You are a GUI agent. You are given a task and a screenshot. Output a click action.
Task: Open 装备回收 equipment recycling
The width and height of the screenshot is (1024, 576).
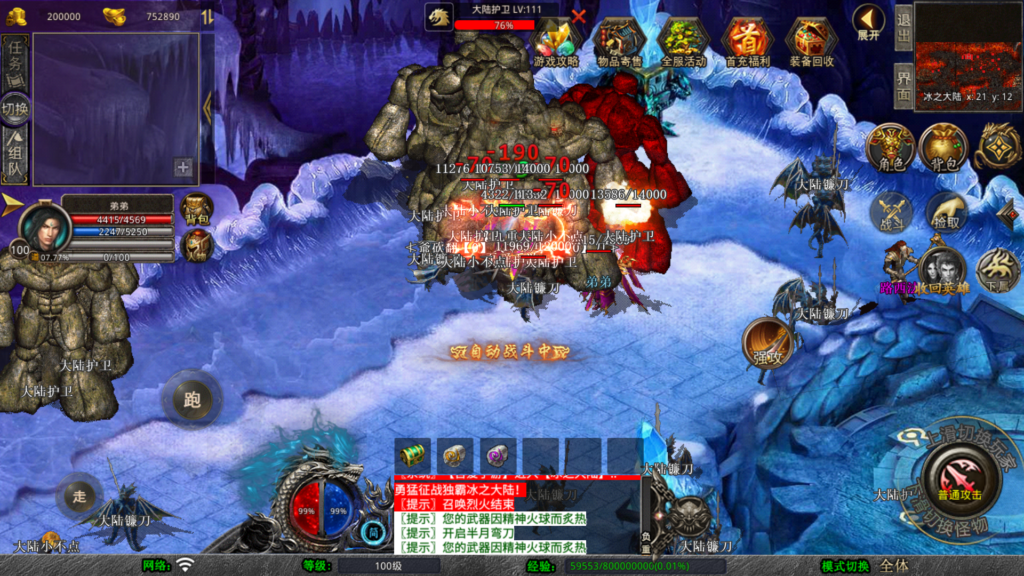coord(811,43)
